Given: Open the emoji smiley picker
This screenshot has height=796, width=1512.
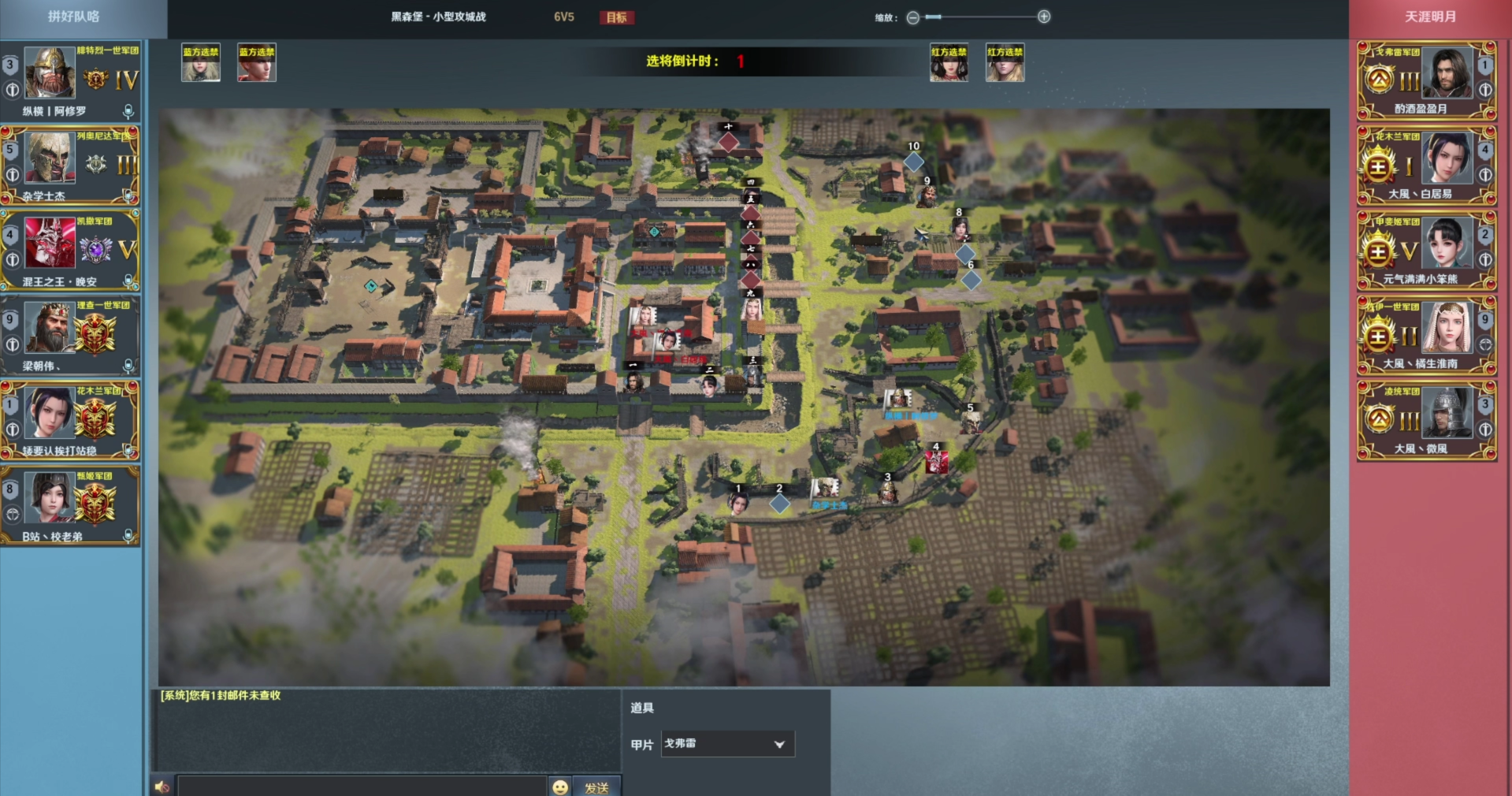Looking at the screenshot, I should (560, 787).
